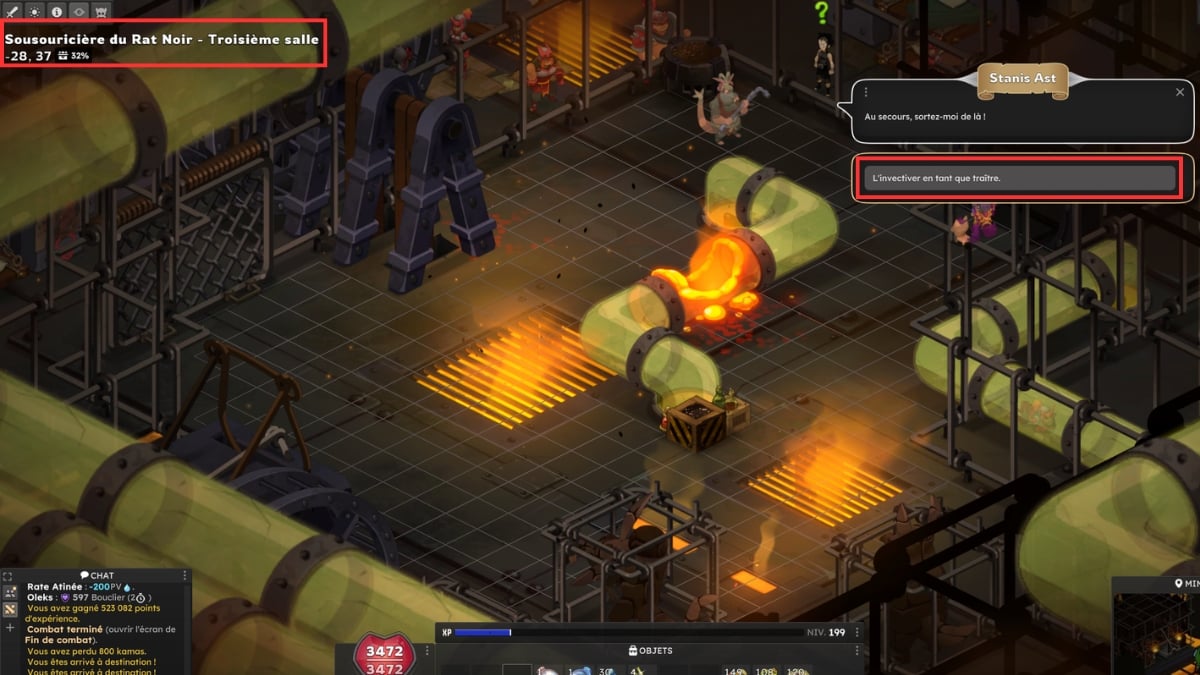Click the minimap in the bottom-right corner
The image size is (1200, 675).
1158,630
